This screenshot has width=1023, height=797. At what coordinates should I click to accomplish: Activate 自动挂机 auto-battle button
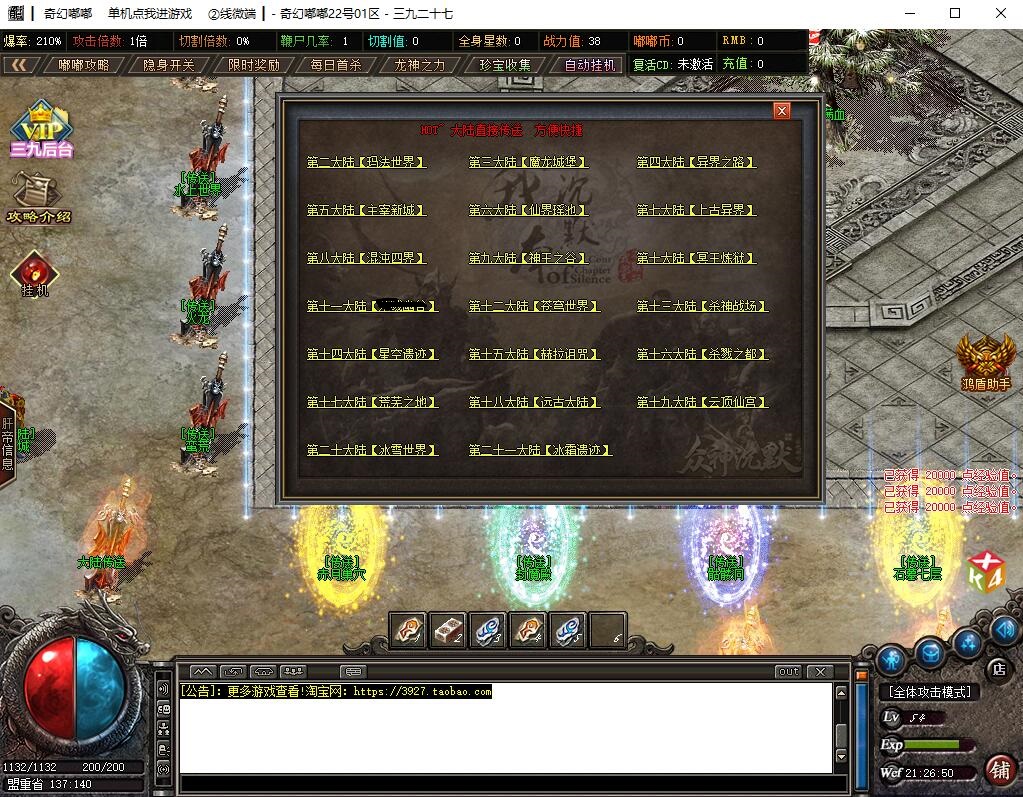click(590, 65)
